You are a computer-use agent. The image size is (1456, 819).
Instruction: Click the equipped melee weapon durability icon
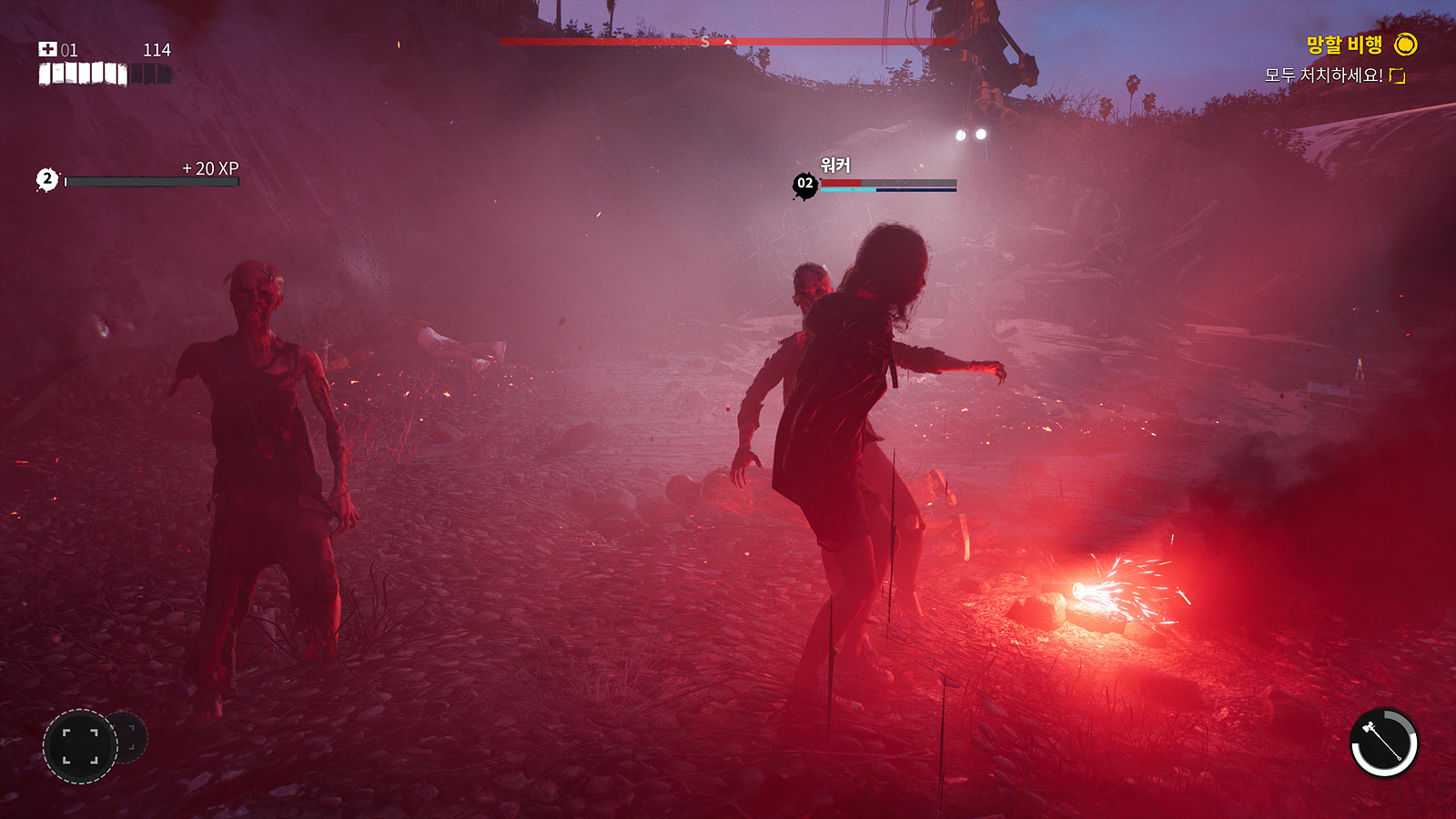pyautogui.click(x=1383, y=743)
